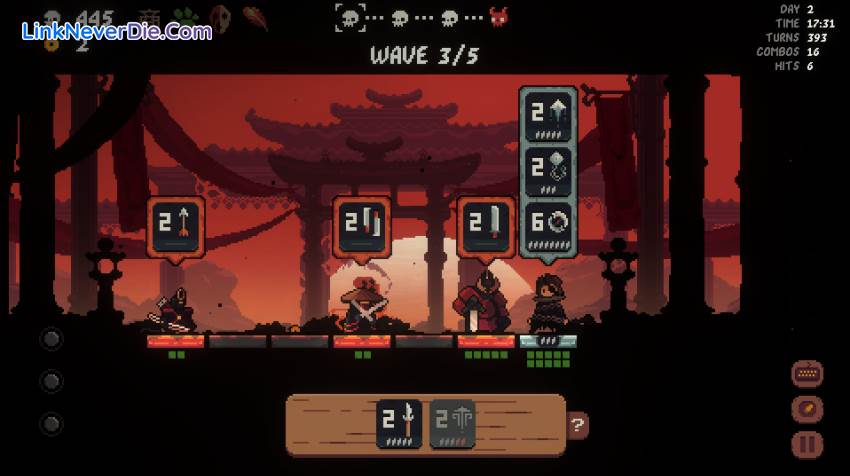The height and width of the screenshot is (476, 850).
Task: Pause the game with the pause button
Action: [x=807, y=444]
